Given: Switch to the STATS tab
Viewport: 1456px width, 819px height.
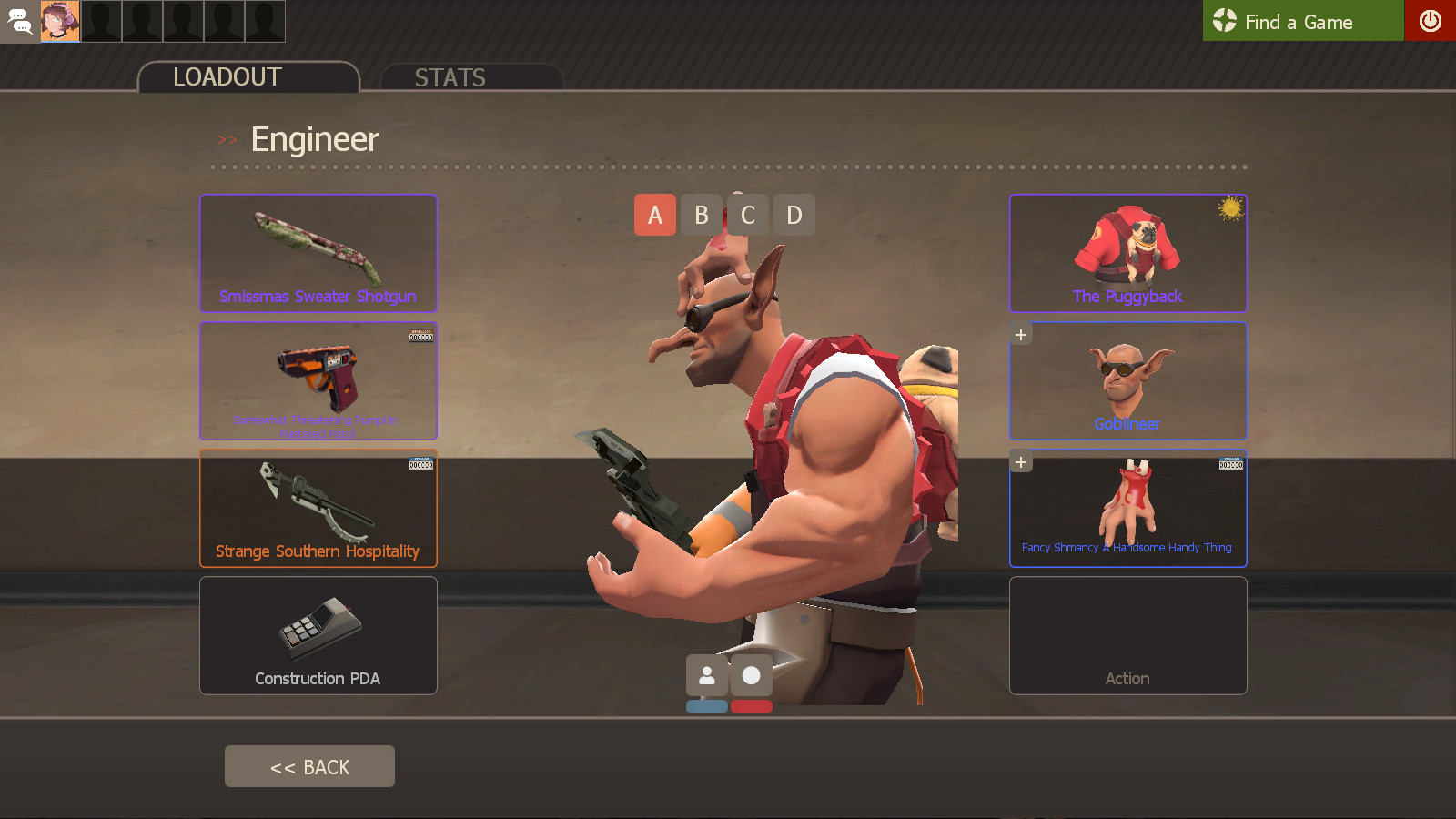Looking at the screenshot, I should tap(450, 77).
